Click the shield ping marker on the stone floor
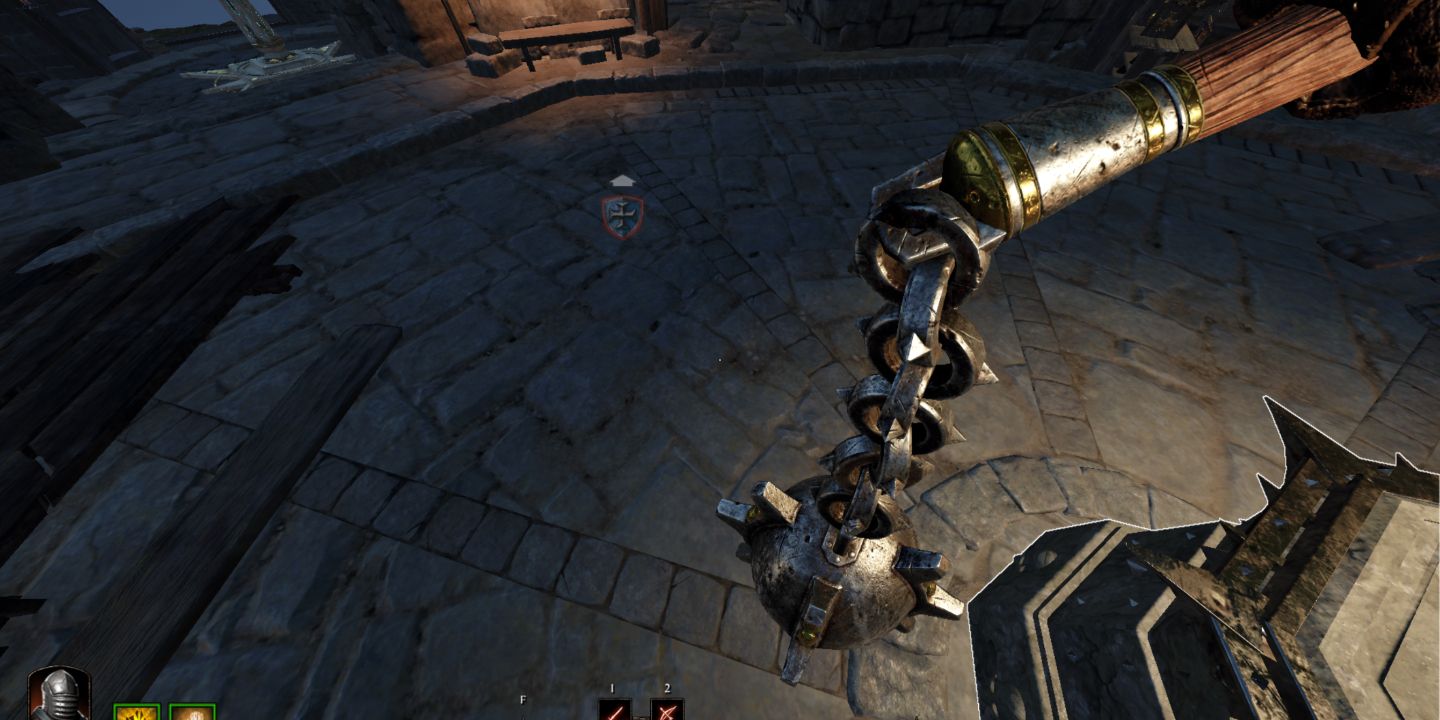The height and width of the screenshot is (720, 1440). point(625,213)
